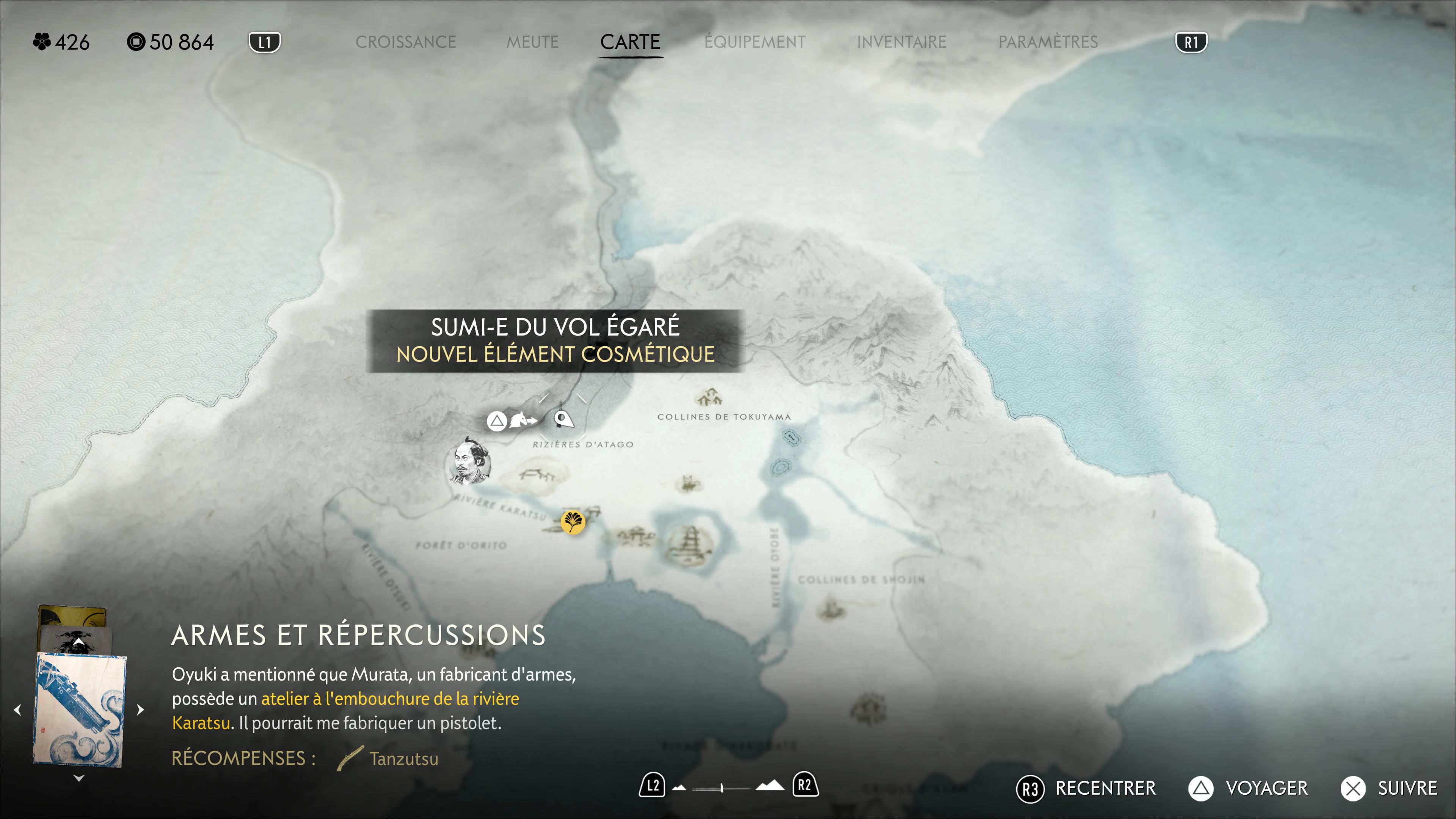This screenshot has width=1456, height=819.
Task: Select the samurai portrait map marker
Action: [x=469, y=462]
